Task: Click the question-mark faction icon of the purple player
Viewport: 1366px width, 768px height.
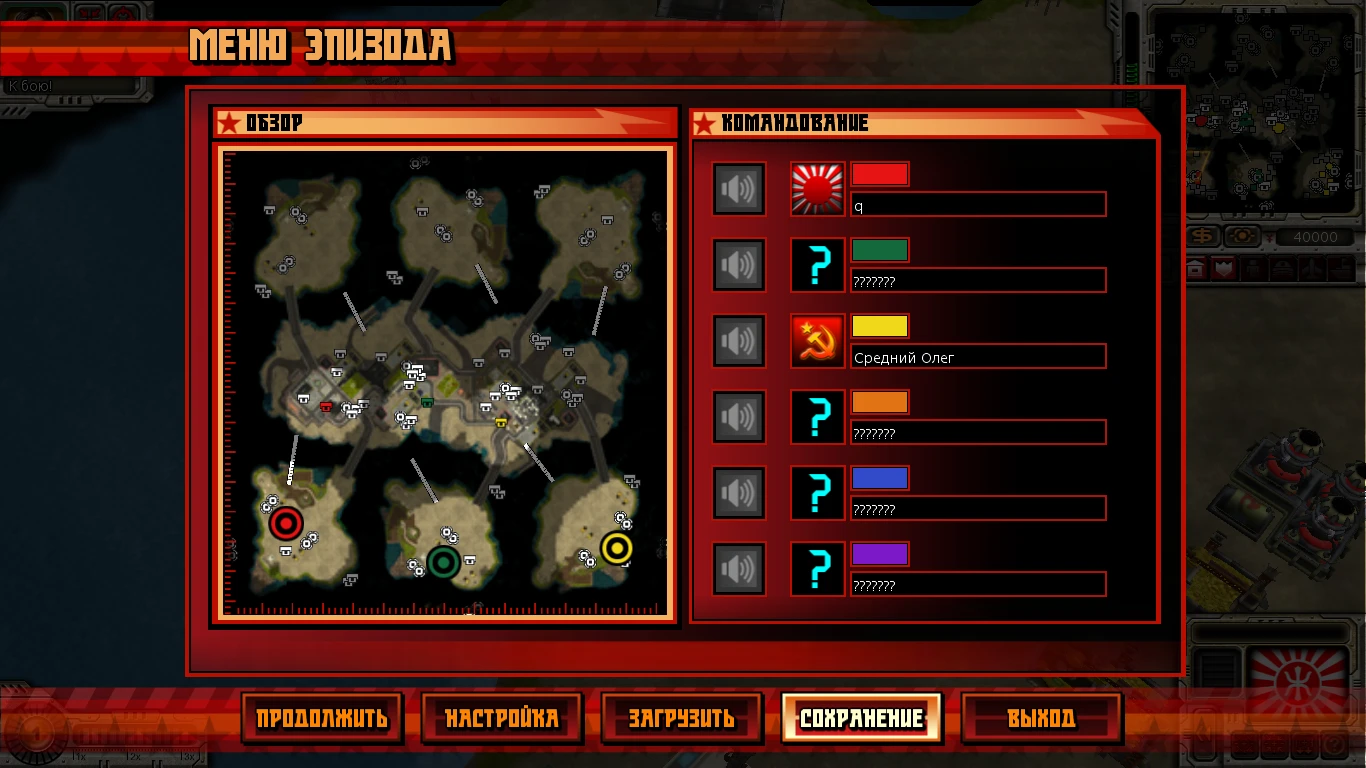Action: (x=816, y=568)
